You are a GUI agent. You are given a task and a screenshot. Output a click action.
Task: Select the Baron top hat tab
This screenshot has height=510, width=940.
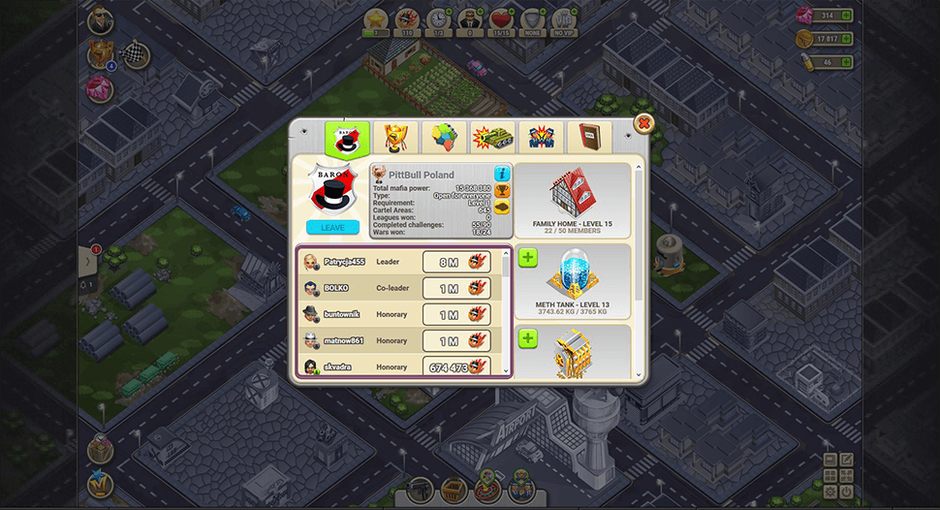point(346,137)
